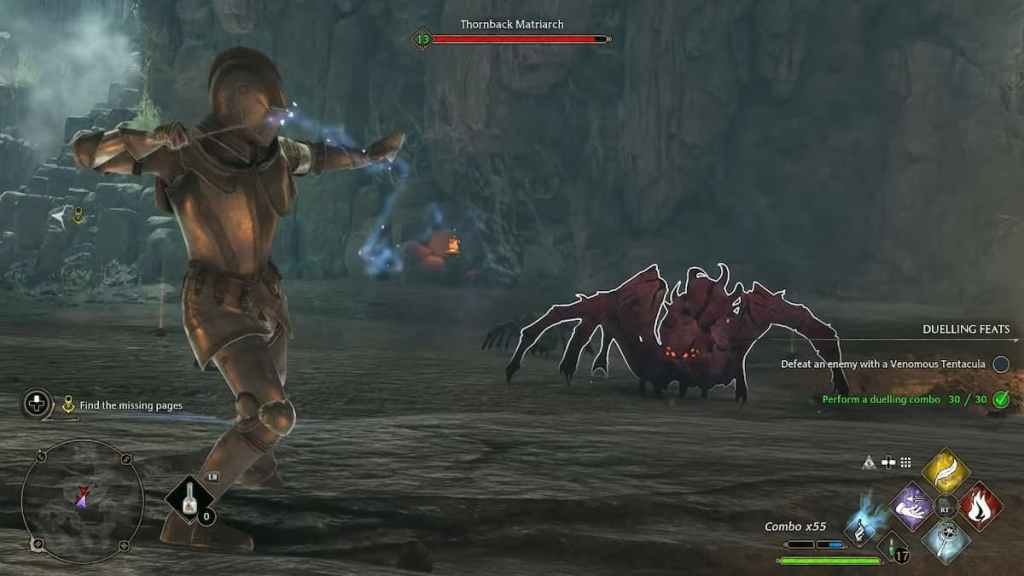The image size is (1024, 576).
Task: Open the 'Find the missing pages' quest tracker
Action: click(130, 405)
